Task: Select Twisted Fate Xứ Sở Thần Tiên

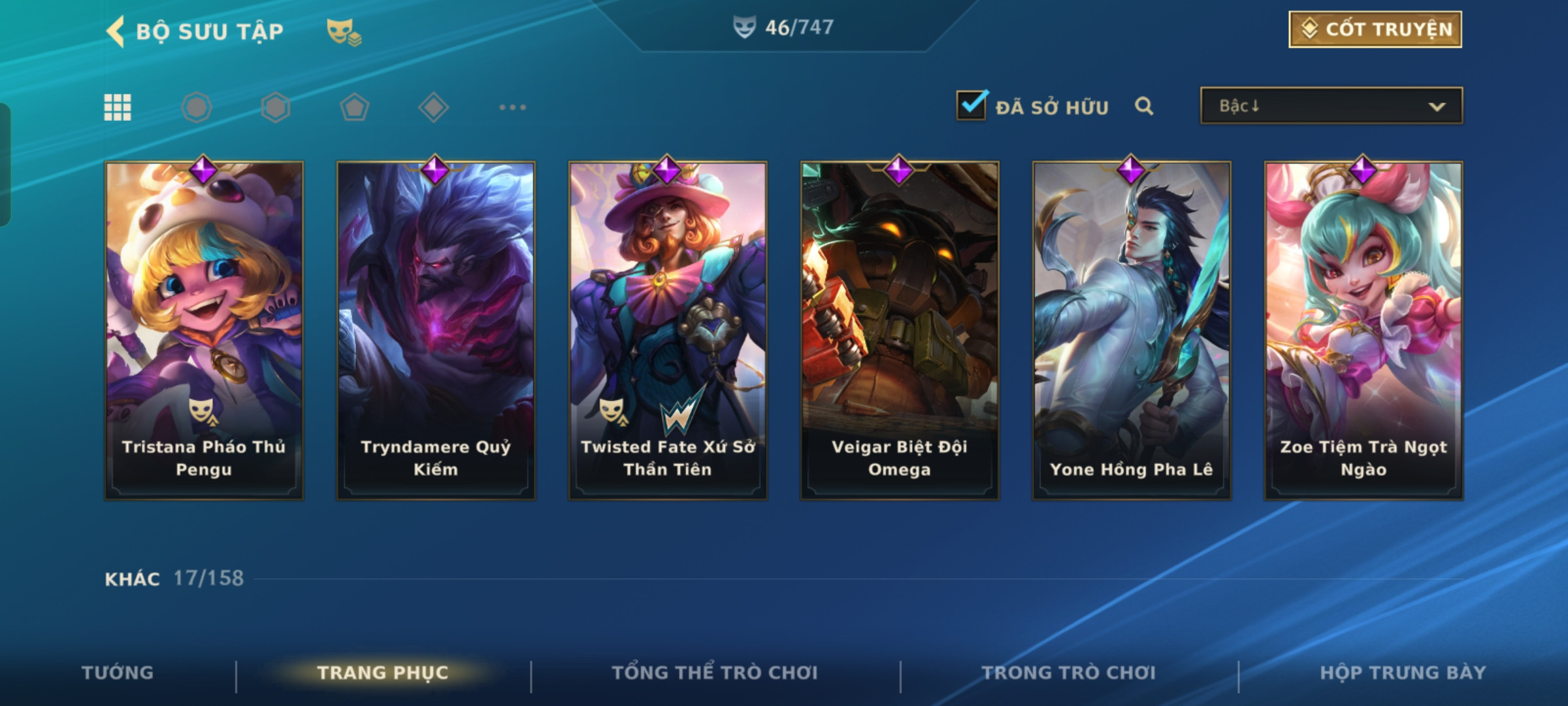Action: coord(668,330)
